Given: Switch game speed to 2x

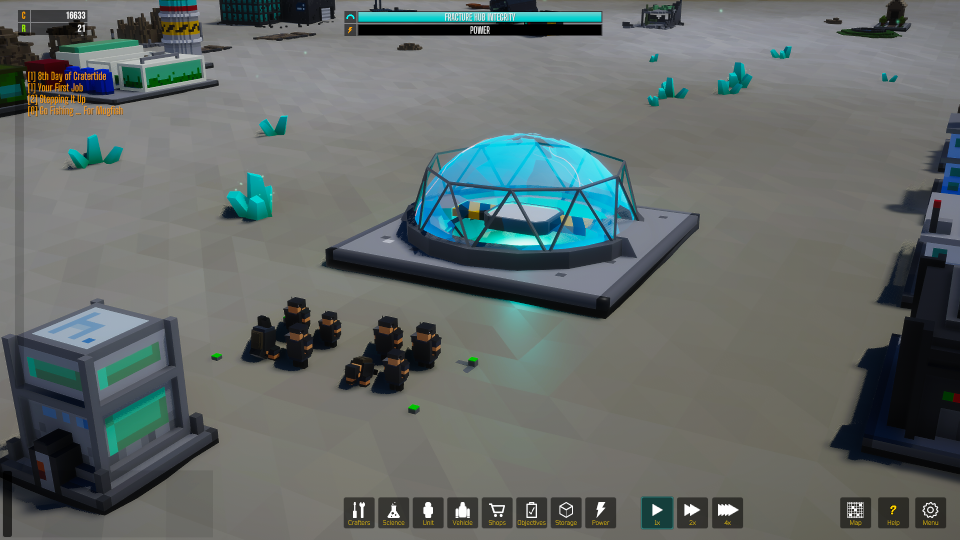Looking at the screenshot, I should 692,513.
